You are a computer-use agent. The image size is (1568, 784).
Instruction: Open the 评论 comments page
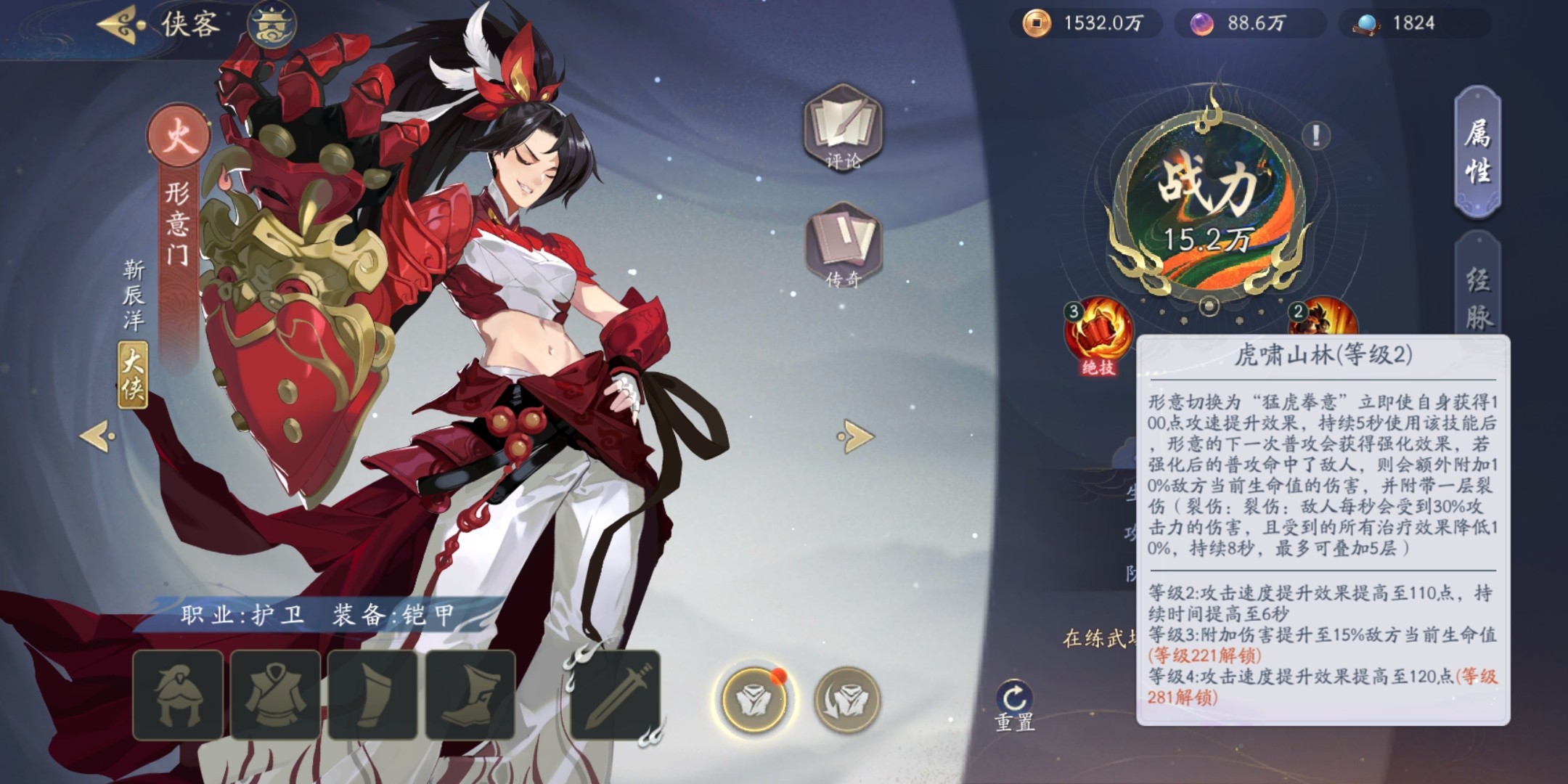click(x=842, y=128)
